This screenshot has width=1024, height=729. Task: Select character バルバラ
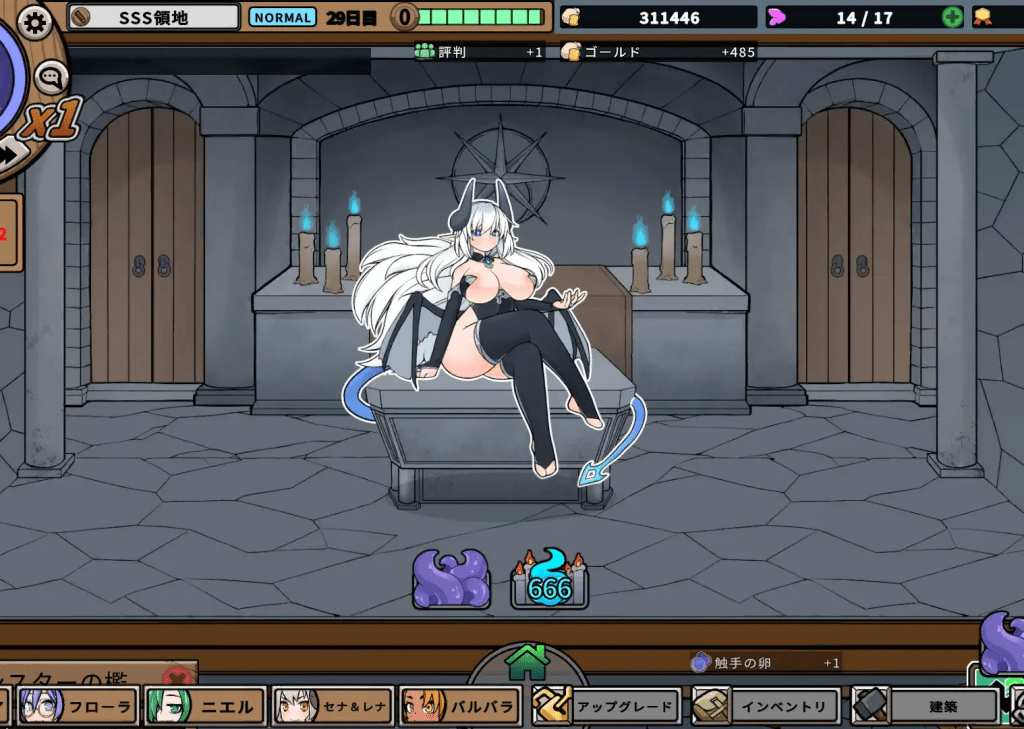(460, 707)
